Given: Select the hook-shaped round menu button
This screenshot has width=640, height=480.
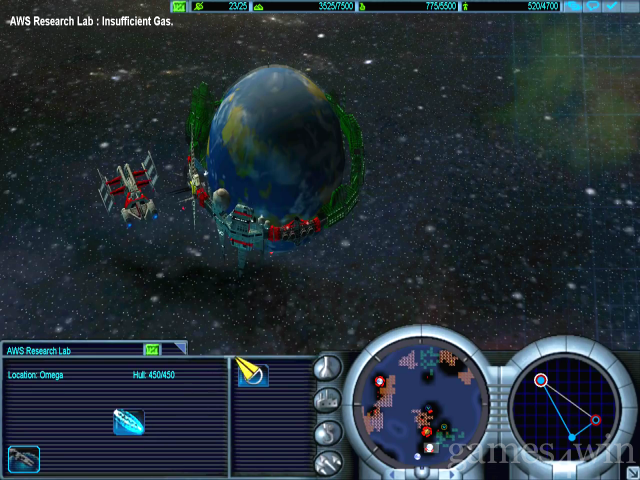Looking at the screenshot, I should (x=328, y=433).
